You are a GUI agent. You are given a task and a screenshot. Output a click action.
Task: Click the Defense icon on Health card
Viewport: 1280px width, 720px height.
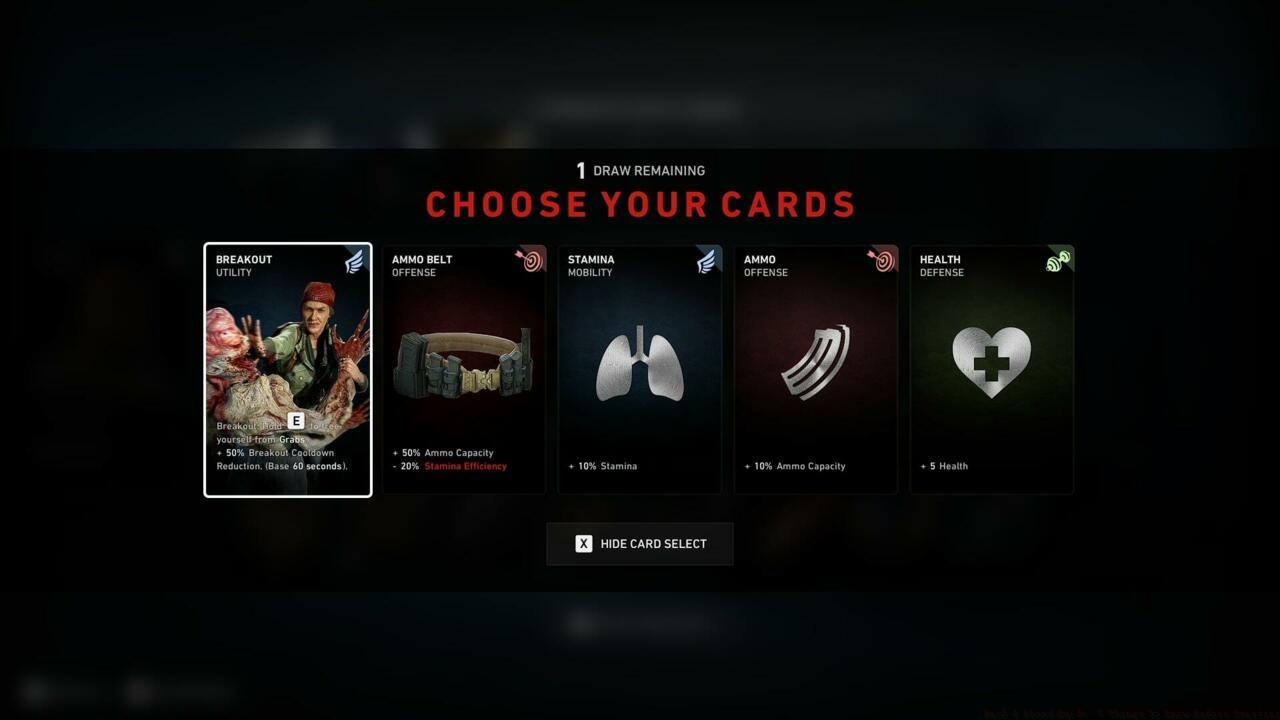[x=1060, y=259]
